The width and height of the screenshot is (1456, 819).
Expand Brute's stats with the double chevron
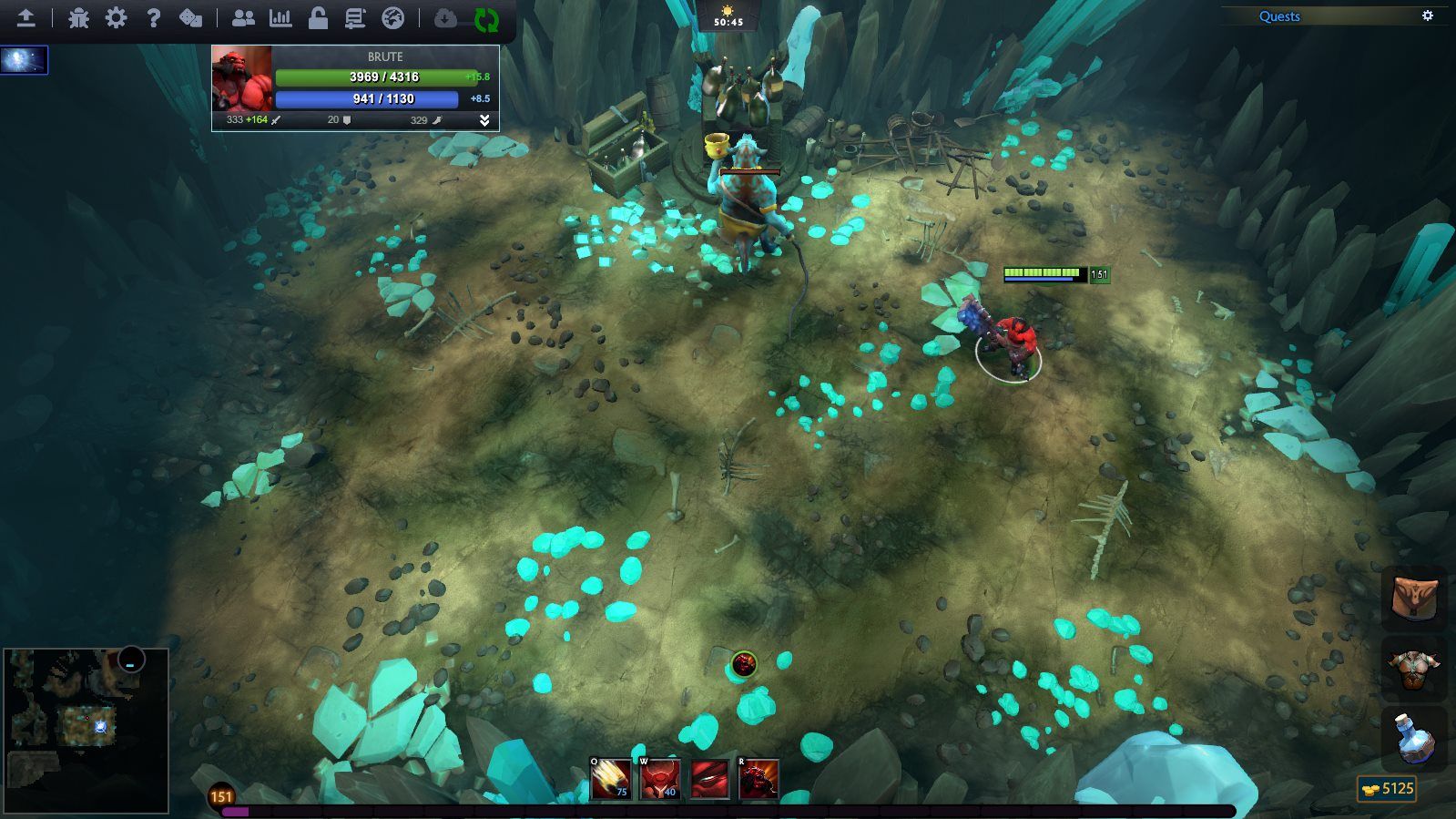tap(484, 120)
